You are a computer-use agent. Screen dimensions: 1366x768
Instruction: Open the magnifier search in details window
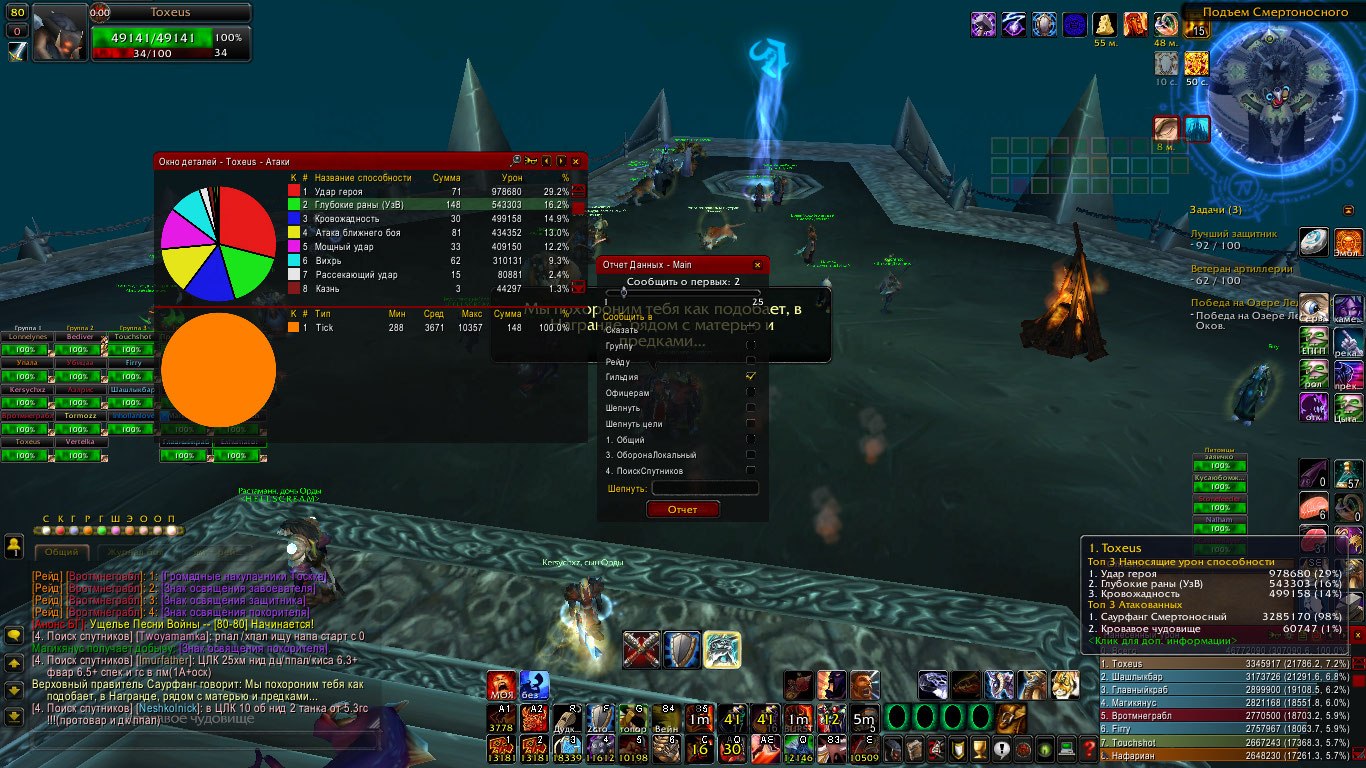516,160
